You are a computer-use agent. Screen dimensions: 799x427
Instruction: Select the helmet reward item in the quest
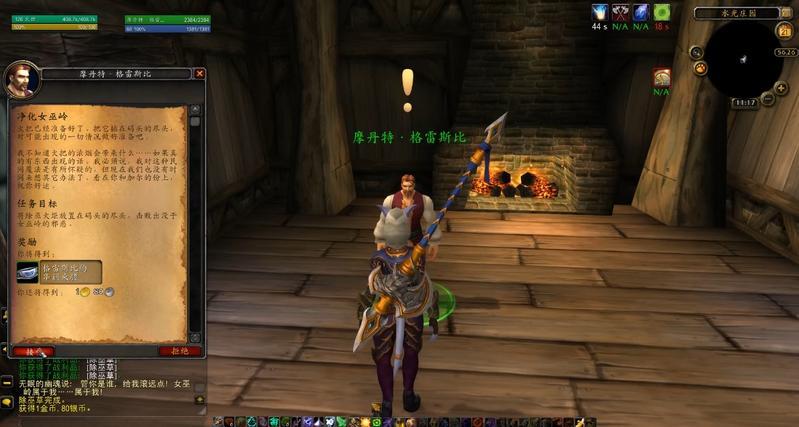coord(27,270)
